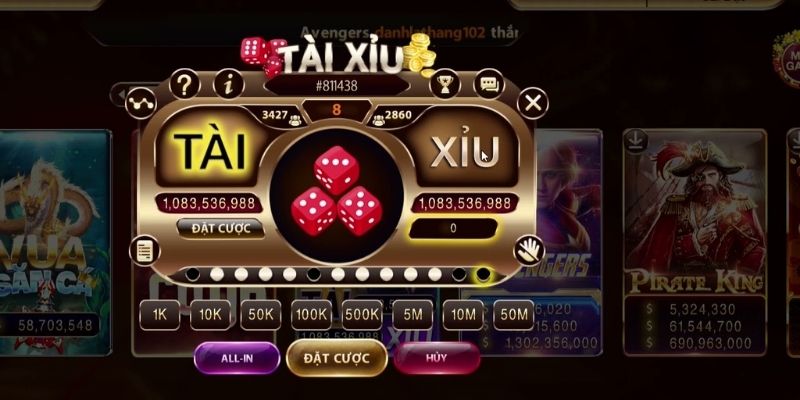Choose the 50M bet chip
This screenshot has width=800, height=400.
tap(514, 314)
